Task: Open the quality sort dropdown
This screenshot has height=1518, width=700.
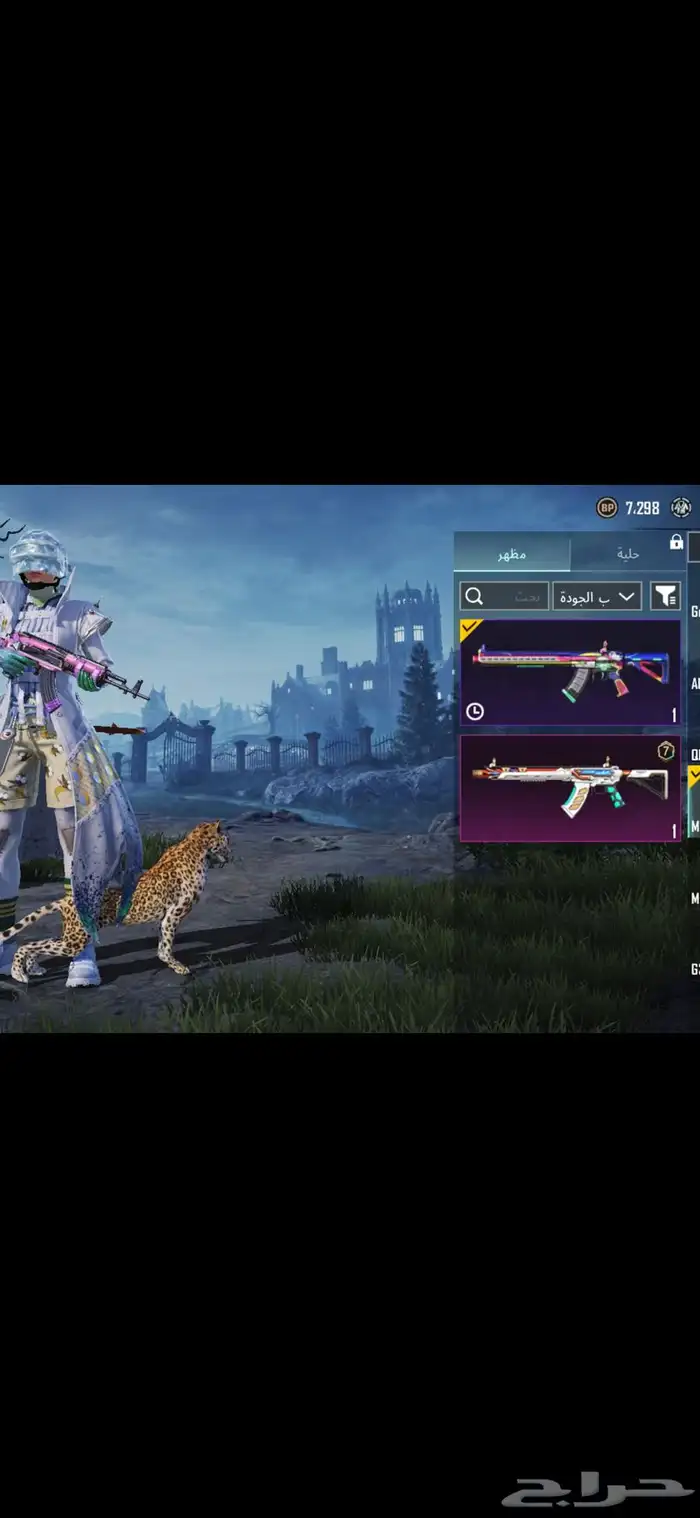Action: click(597, 597)
